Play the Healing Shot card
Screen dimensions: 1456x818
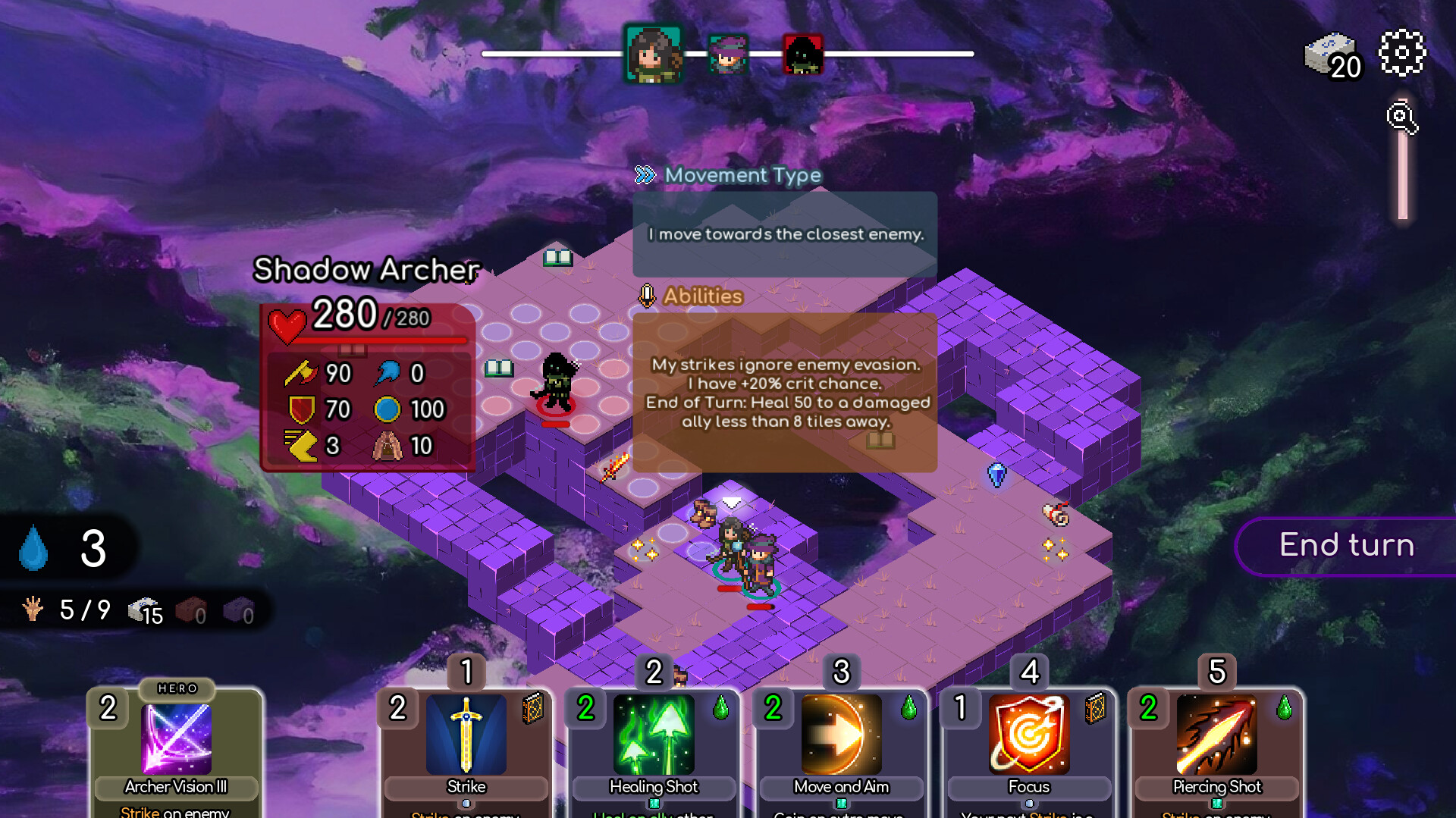point(653,735)
